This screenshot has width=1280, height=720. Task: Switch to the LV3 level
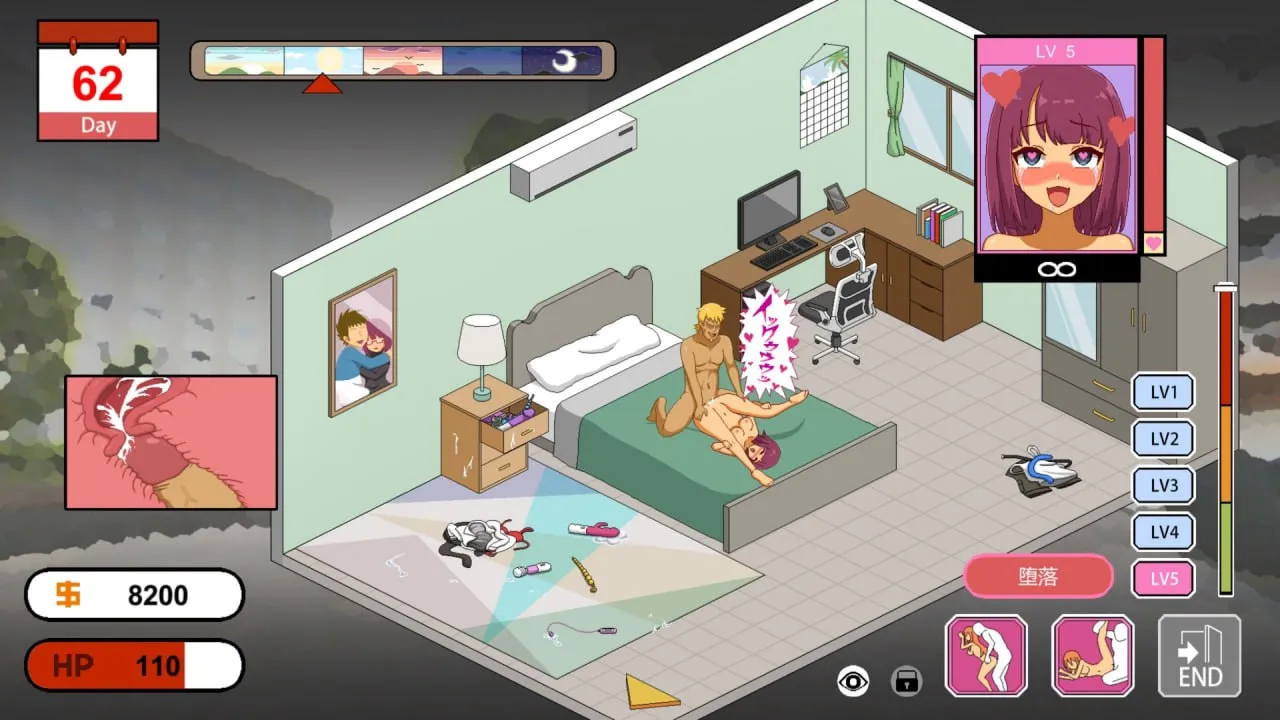[x=1163, y=486]
